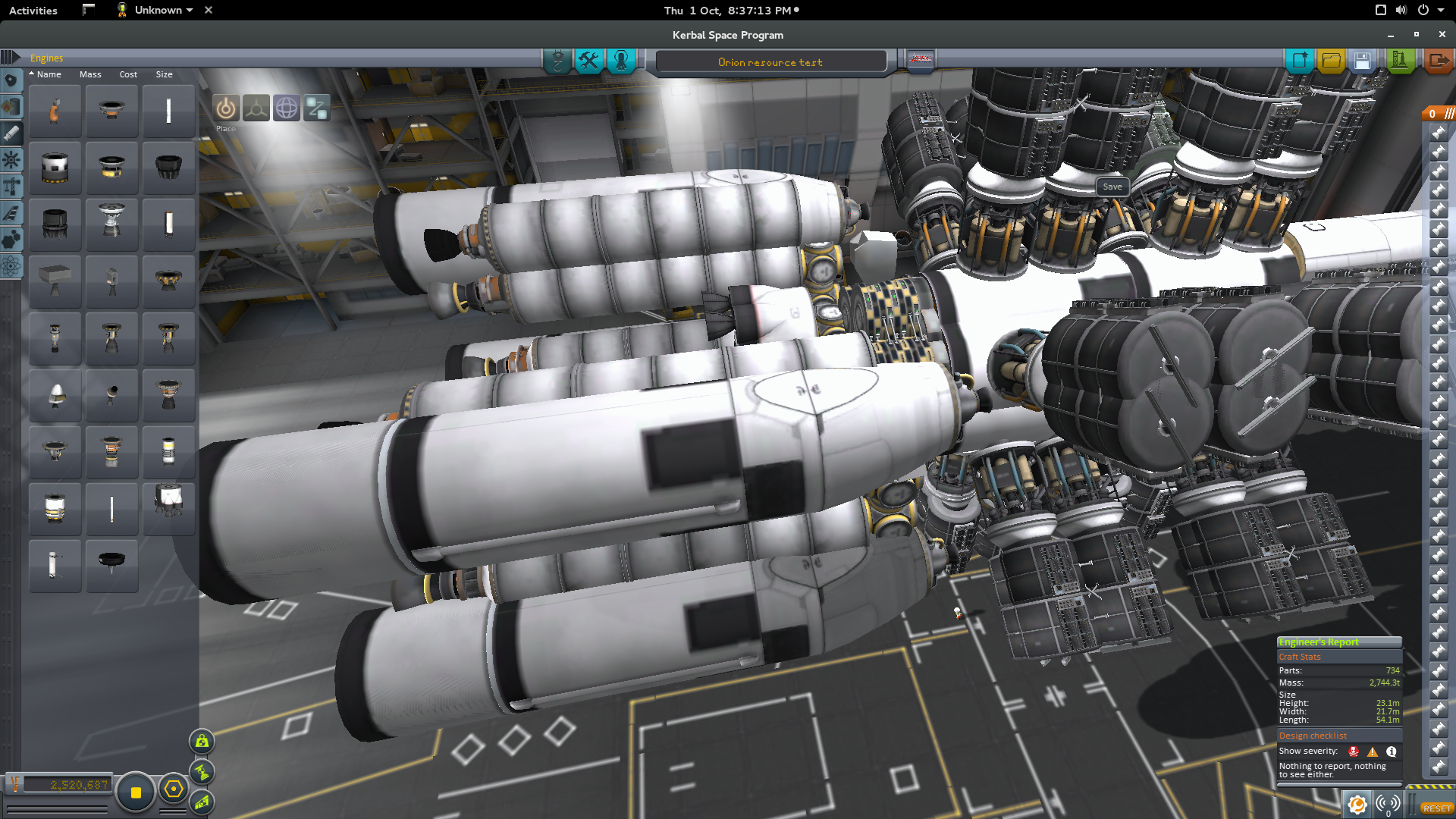Select the Place tool
Screen dimensions: 1456x819
click(x=225, y=108)
